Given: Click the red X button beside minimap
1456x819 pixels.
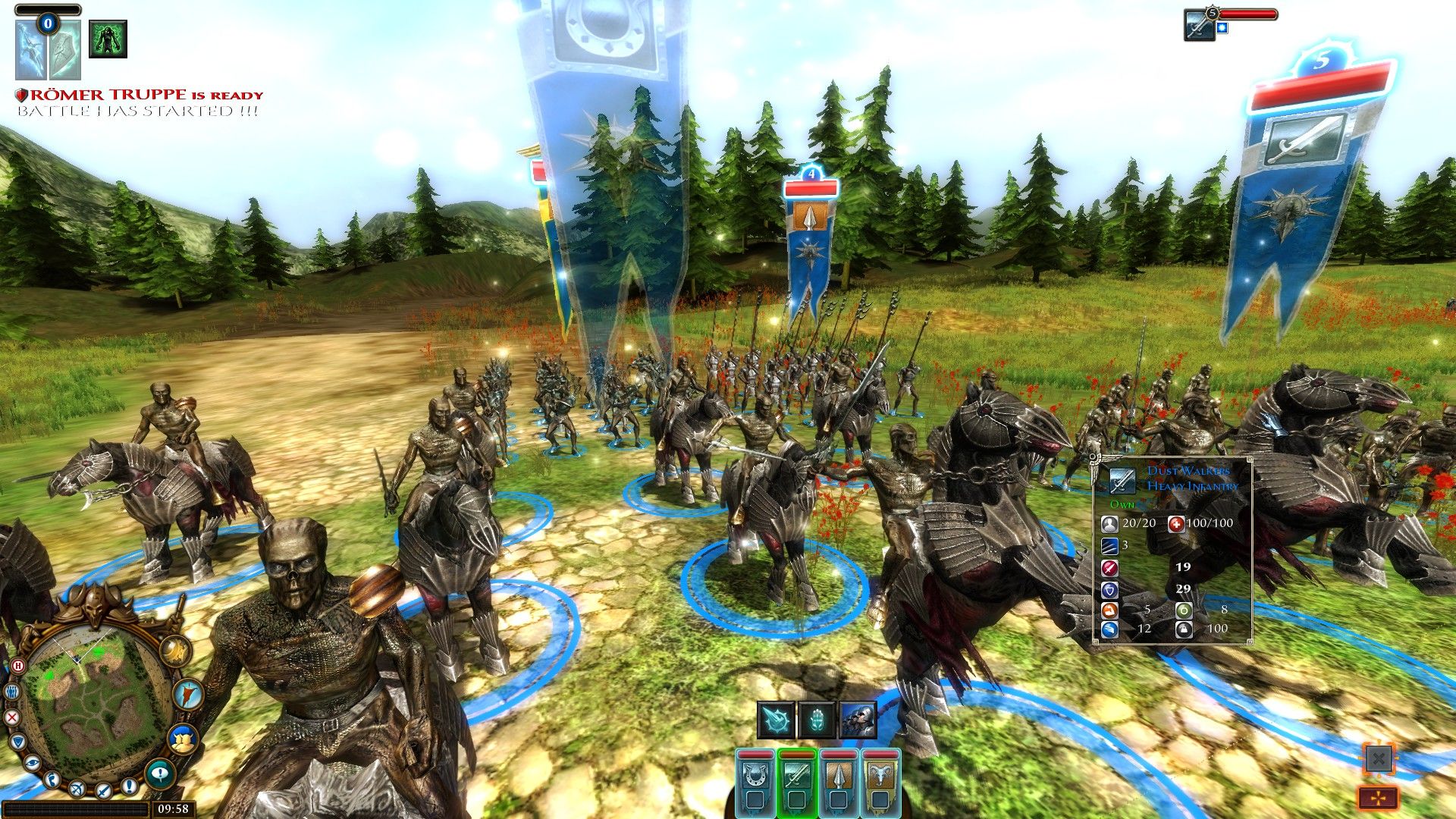Looking at the screenshot, I should 12,717.
